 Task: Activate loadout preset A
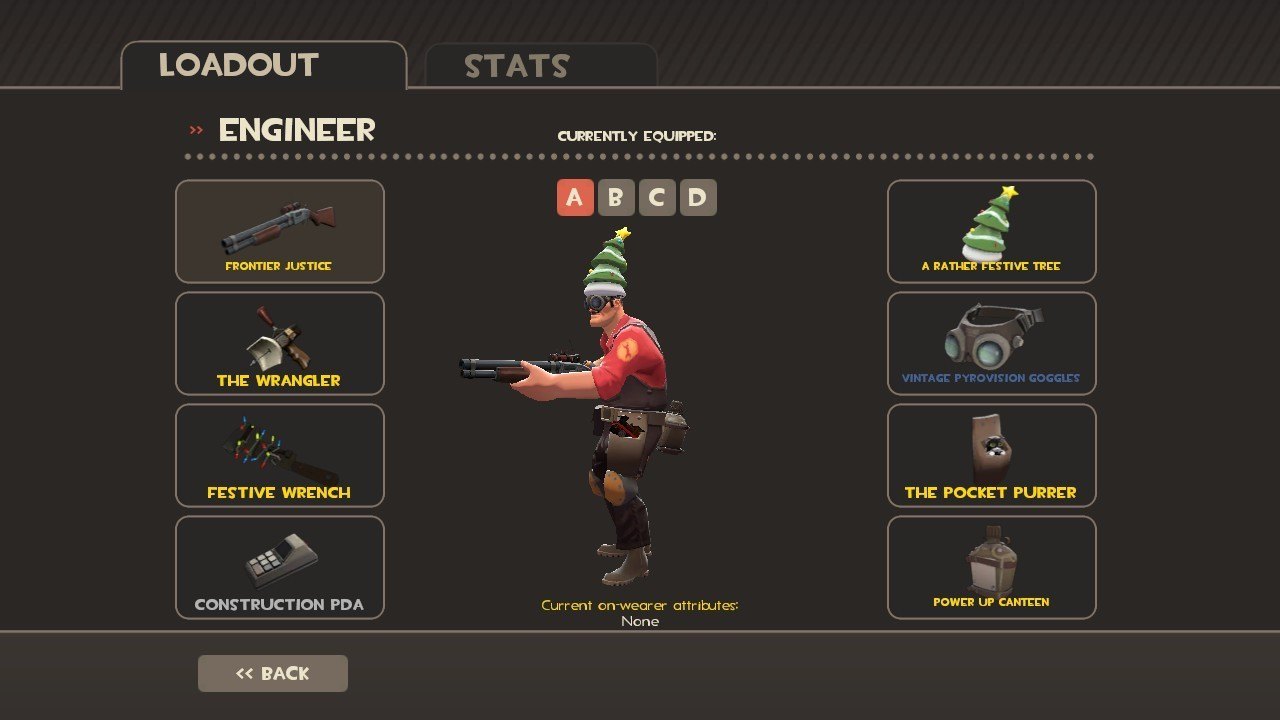574,198
